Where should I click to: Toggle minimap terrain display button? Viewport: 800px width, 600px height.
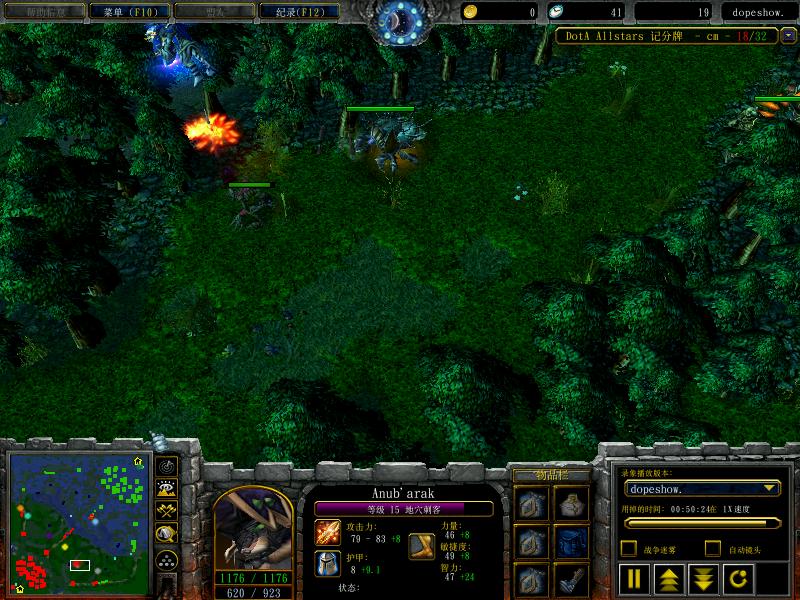pos(167,489)
